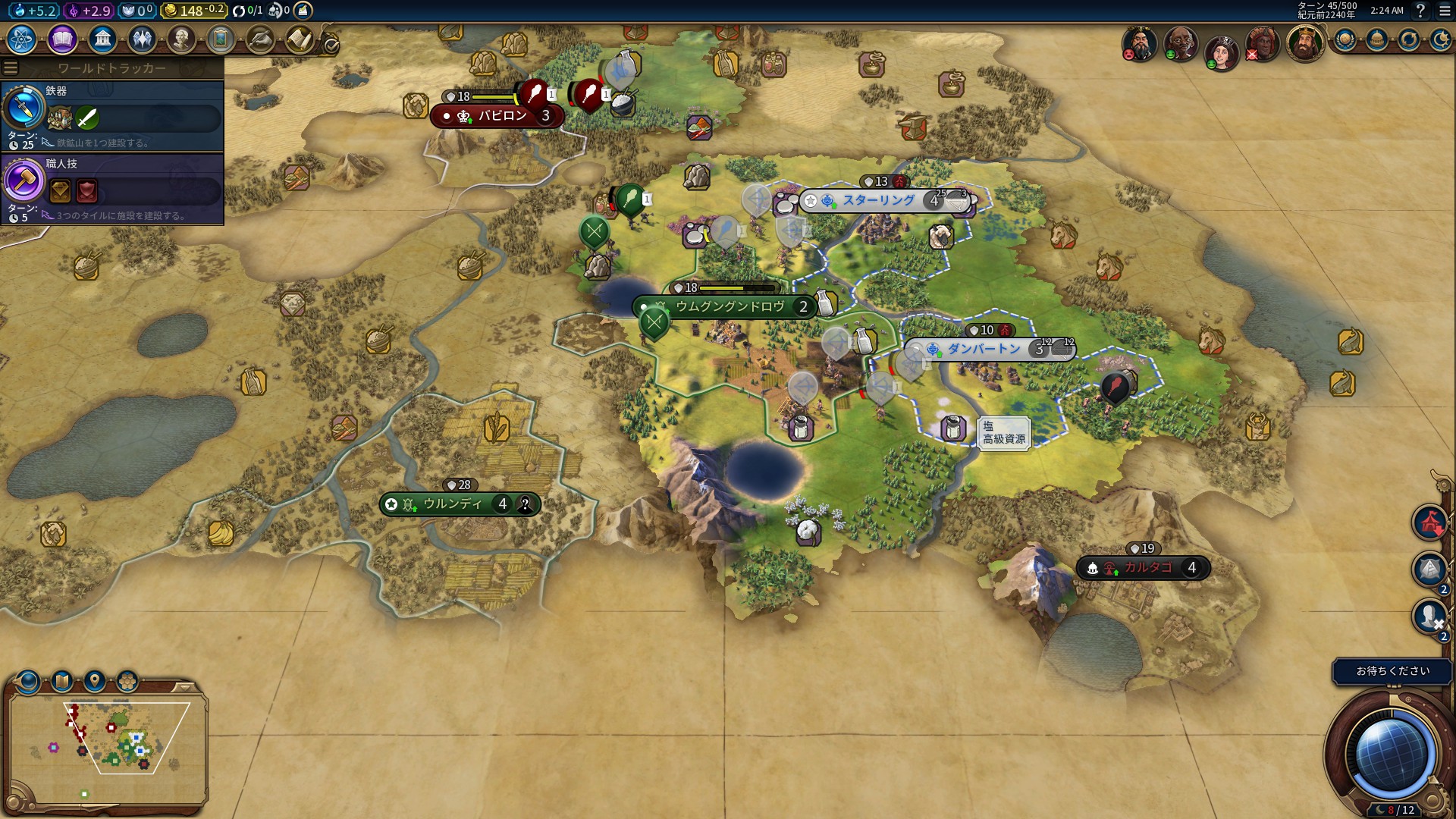Open the technology tree
1456x819 pixels.
pos(23,38)
